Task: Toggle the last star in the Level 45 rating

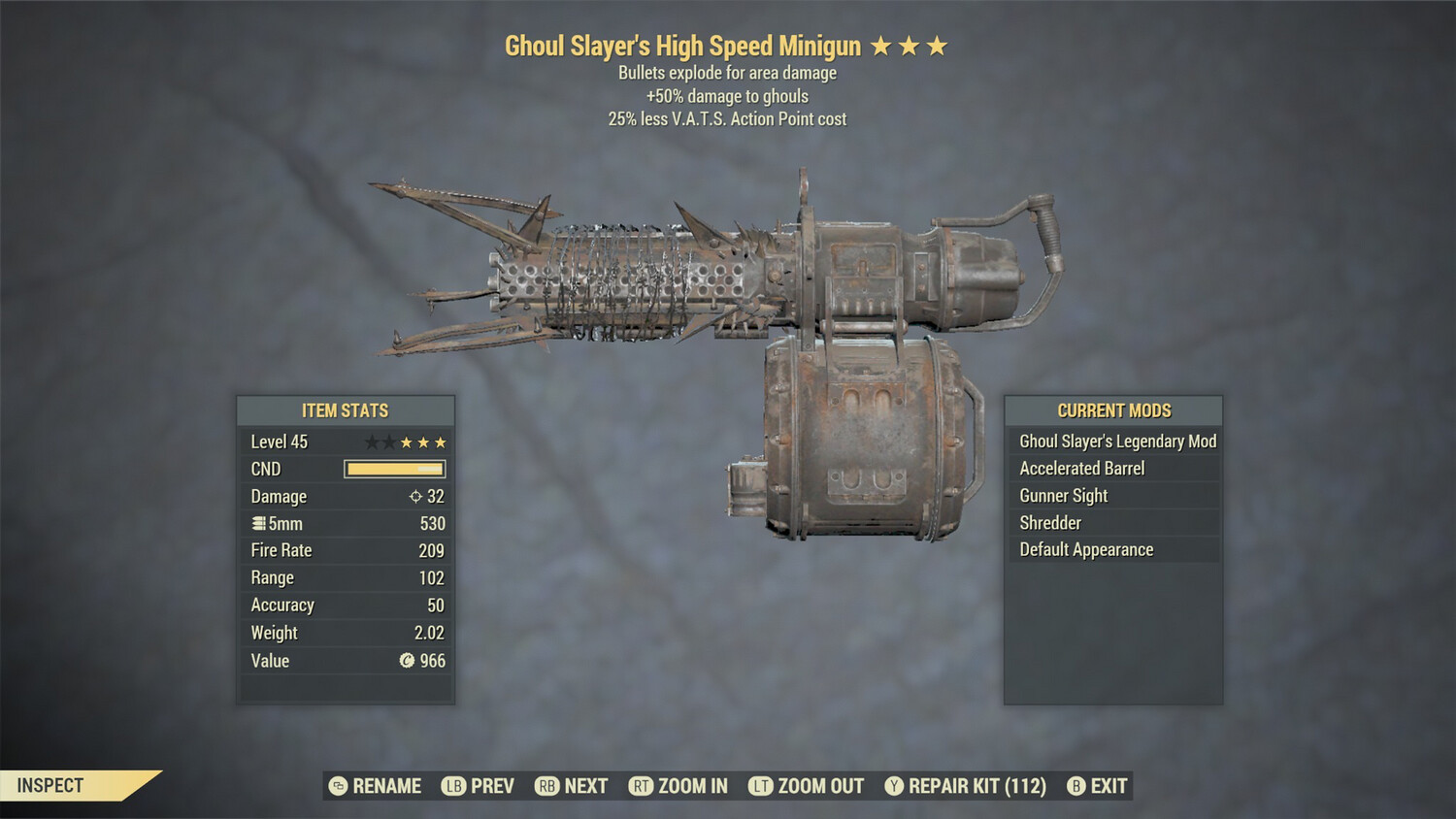Action: click(439, 442)
